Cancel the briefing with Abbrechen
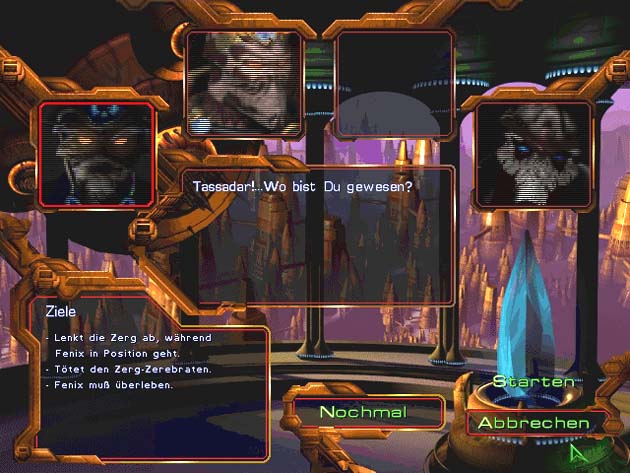This screenshot has width=630, height=473. point(533,423)
